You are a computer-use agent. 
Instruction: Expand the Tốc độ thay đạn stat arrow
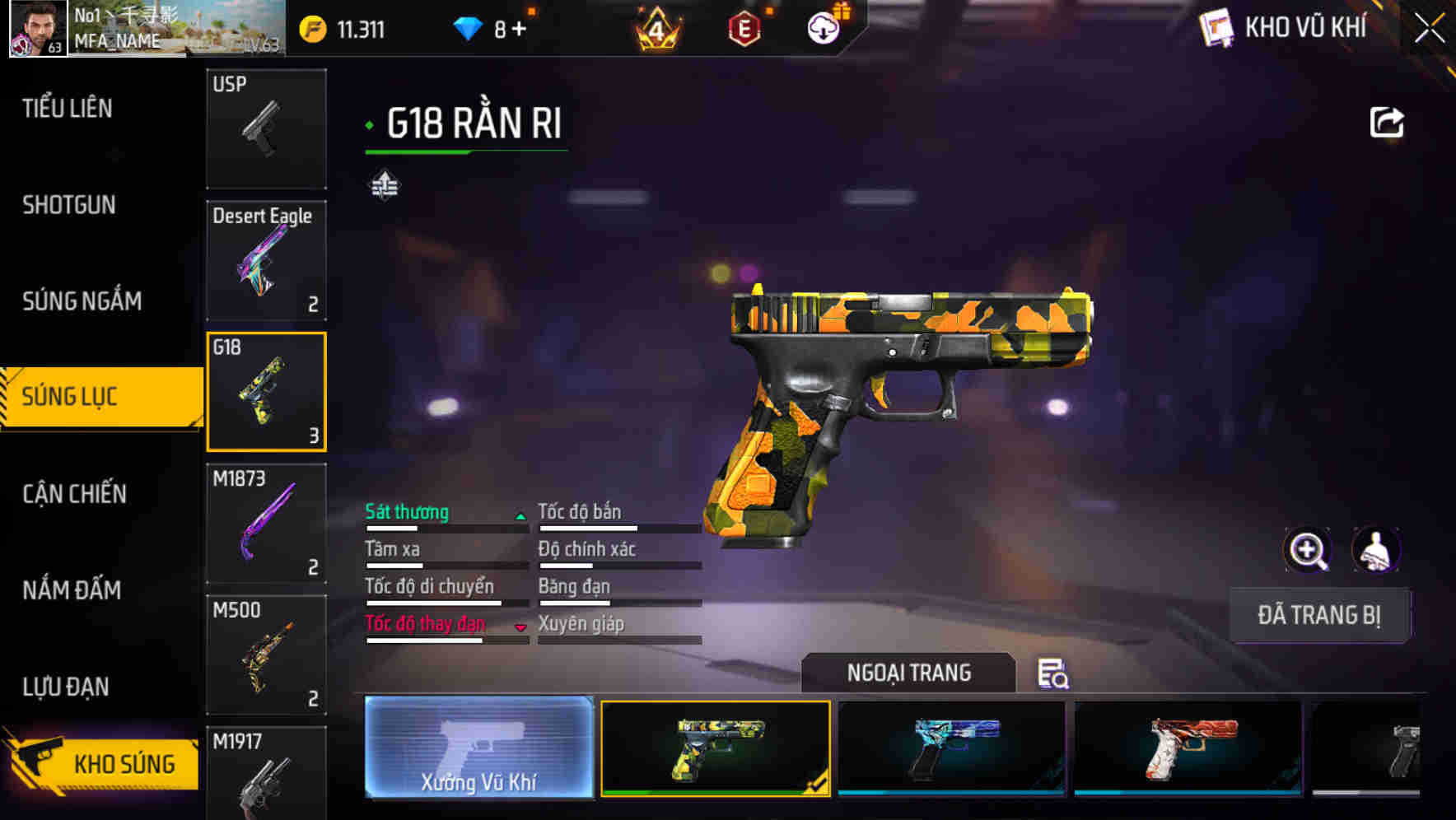click(x=520, y=627)
